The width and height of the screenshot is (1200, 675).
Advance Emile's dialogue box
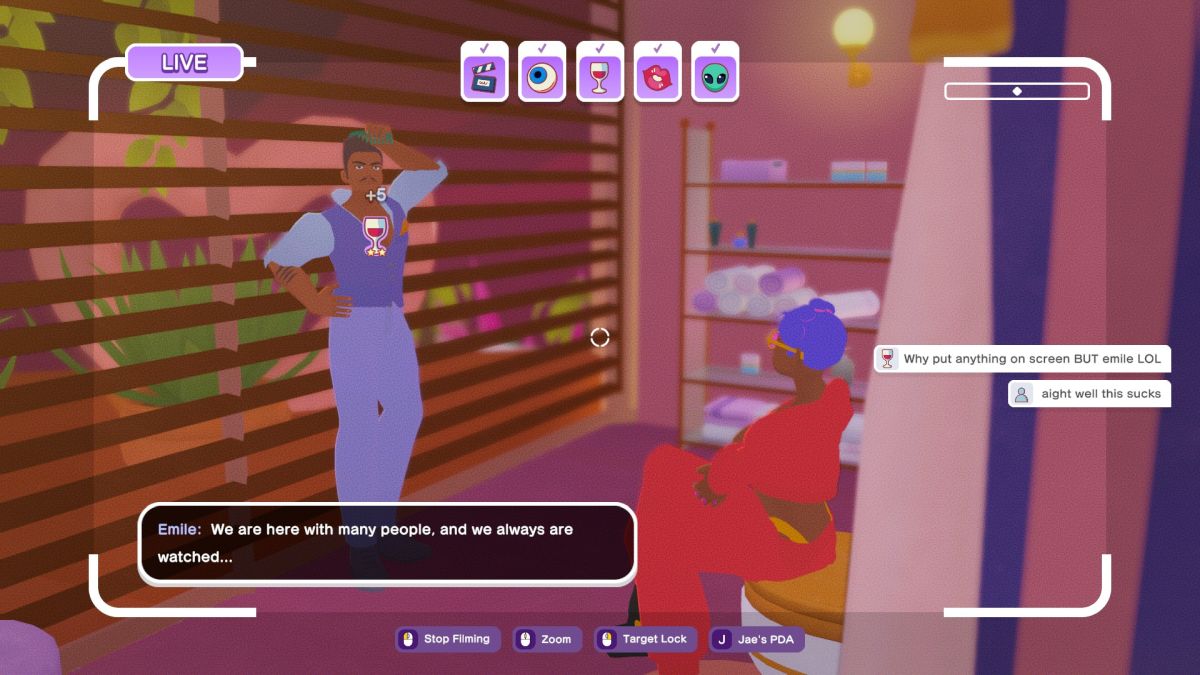coord(387,543)
